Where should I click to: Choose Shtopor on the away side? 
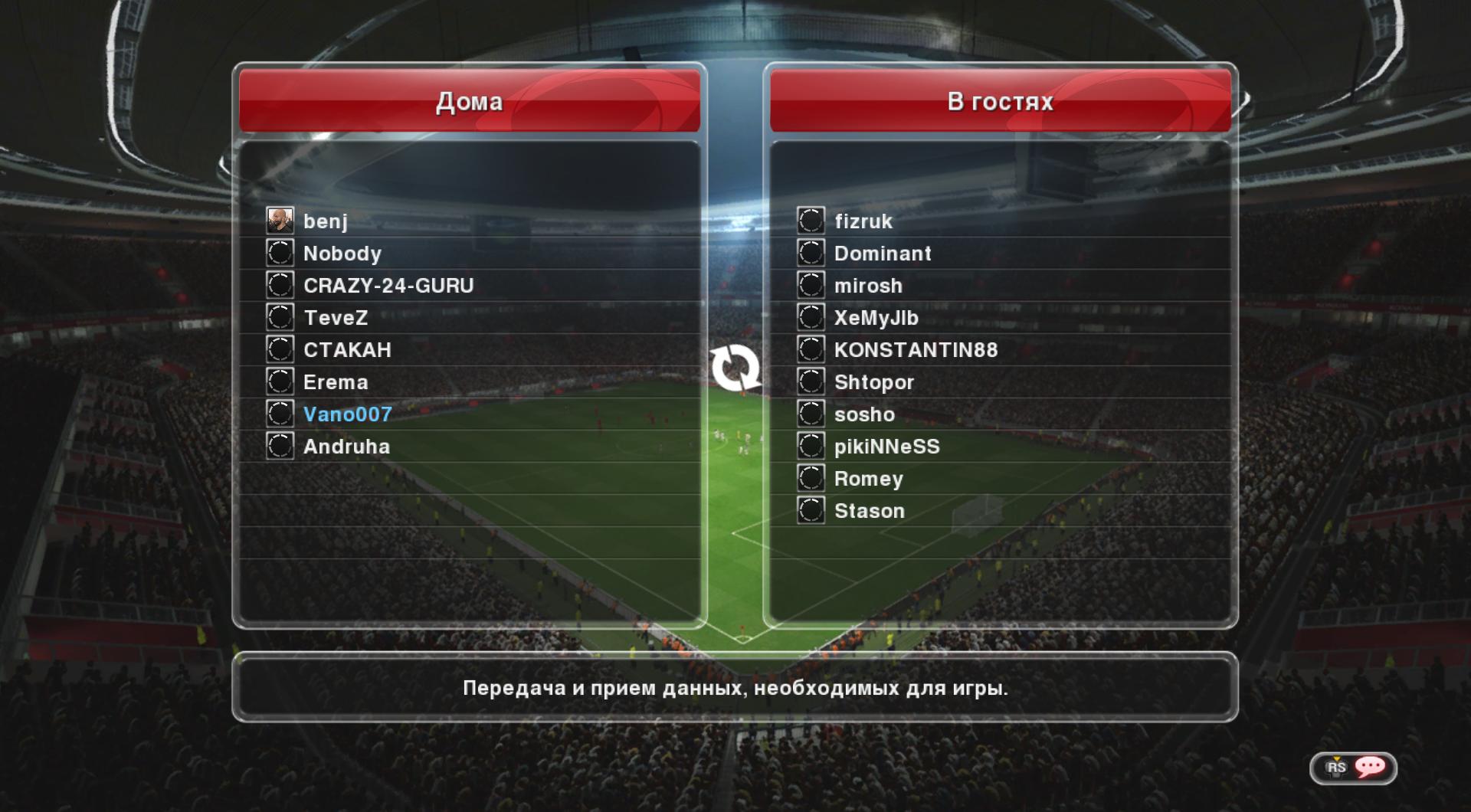tap(874, 382)
